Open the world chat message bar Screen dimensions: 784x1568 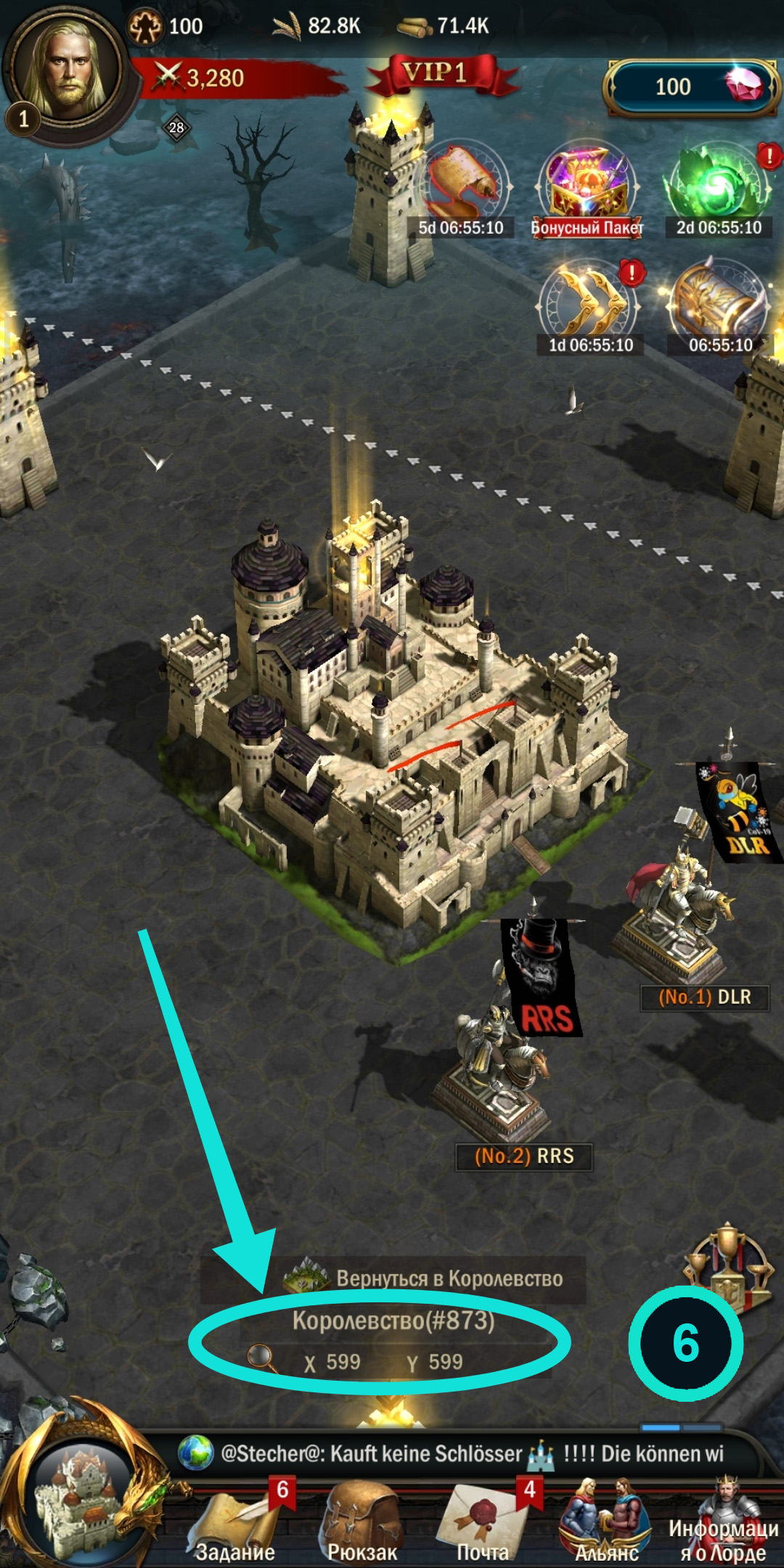point(465,1453)
